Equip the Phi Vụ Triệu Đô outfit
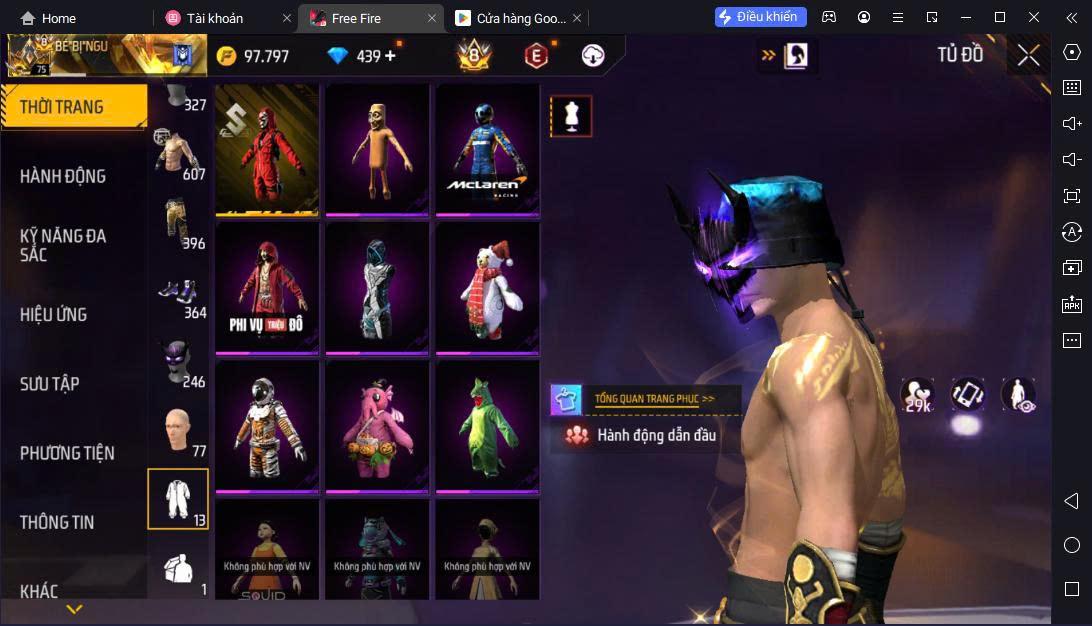Screen dimensions: 1092x626 (x=267, y=286)
